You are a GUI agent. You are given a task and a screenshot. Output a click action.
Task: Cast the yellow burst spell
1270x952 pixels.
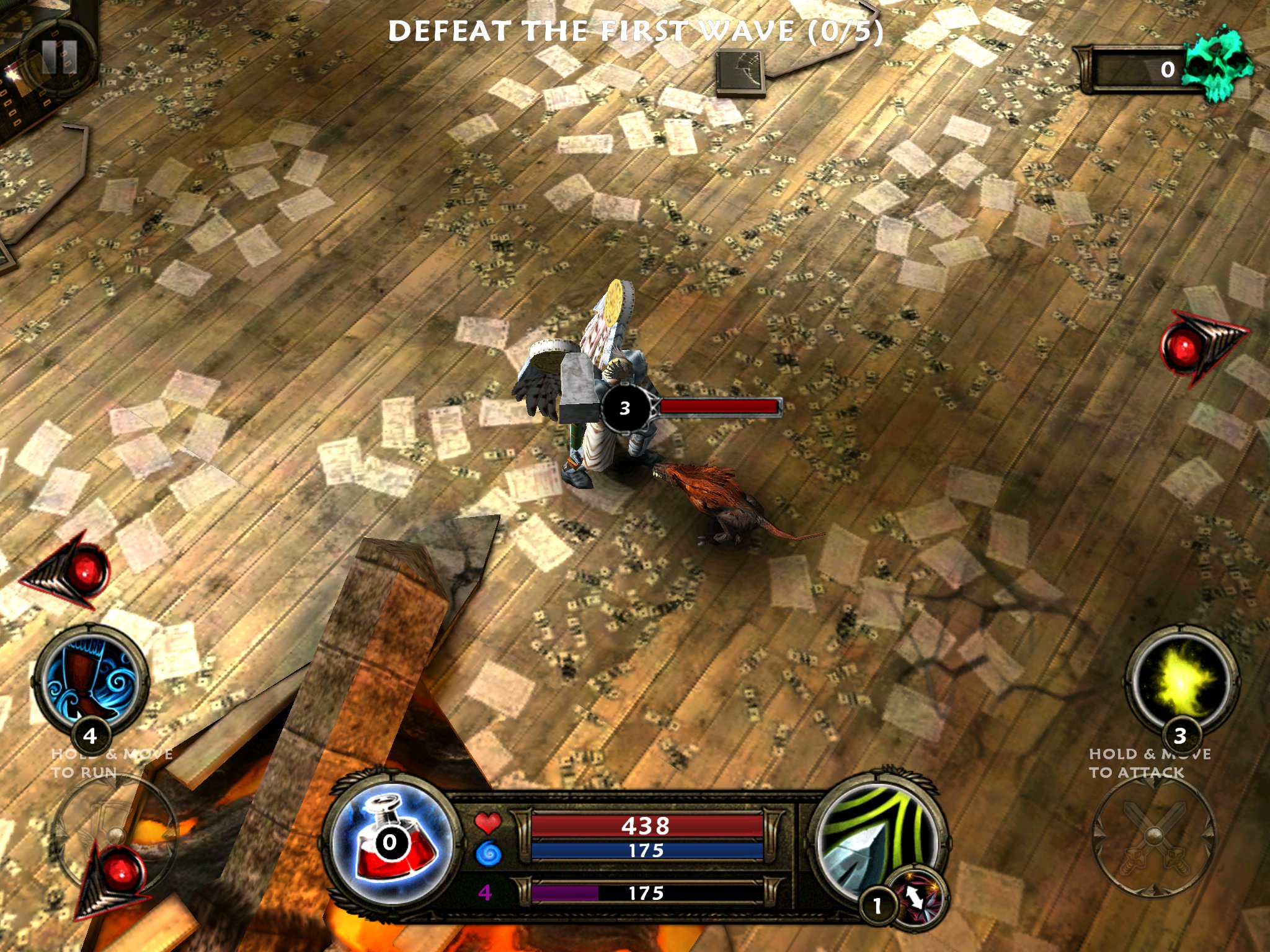click(x=1181, y=679)
